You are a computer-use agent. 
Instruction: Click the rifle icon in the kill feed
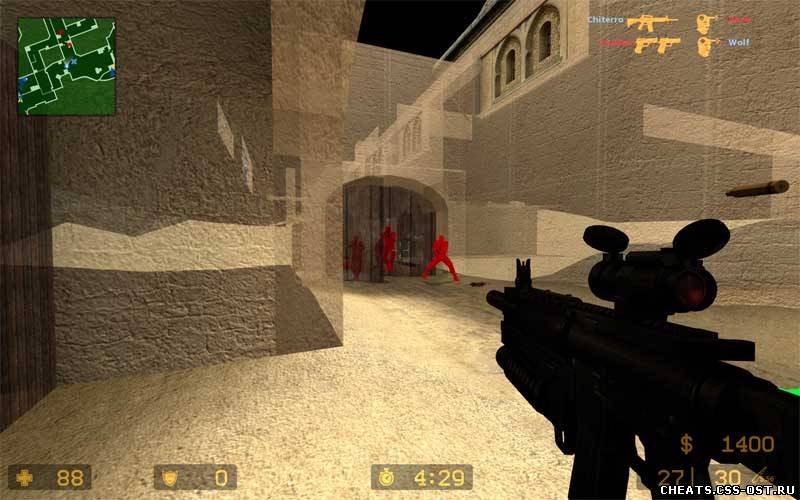click(652, 20)
